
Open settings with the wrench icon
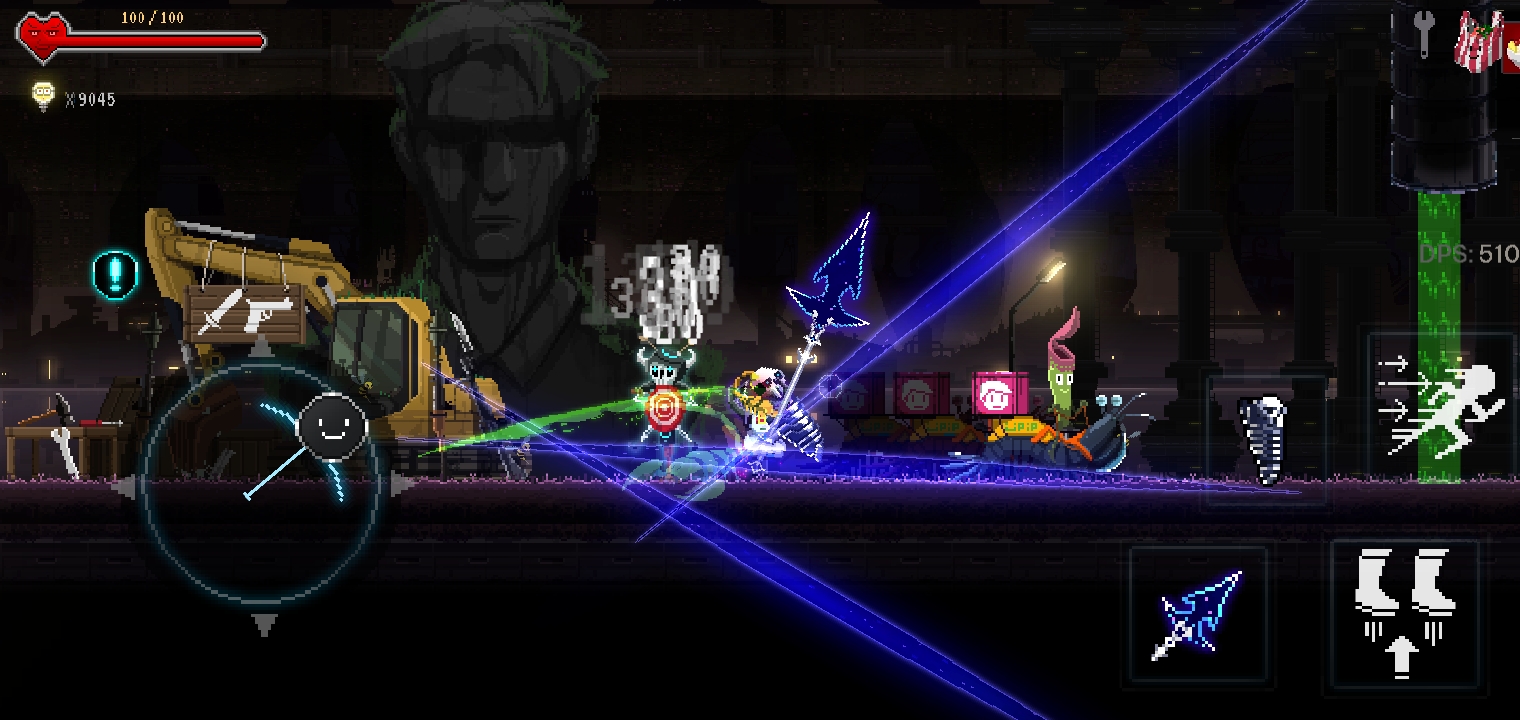point(1421,36)
